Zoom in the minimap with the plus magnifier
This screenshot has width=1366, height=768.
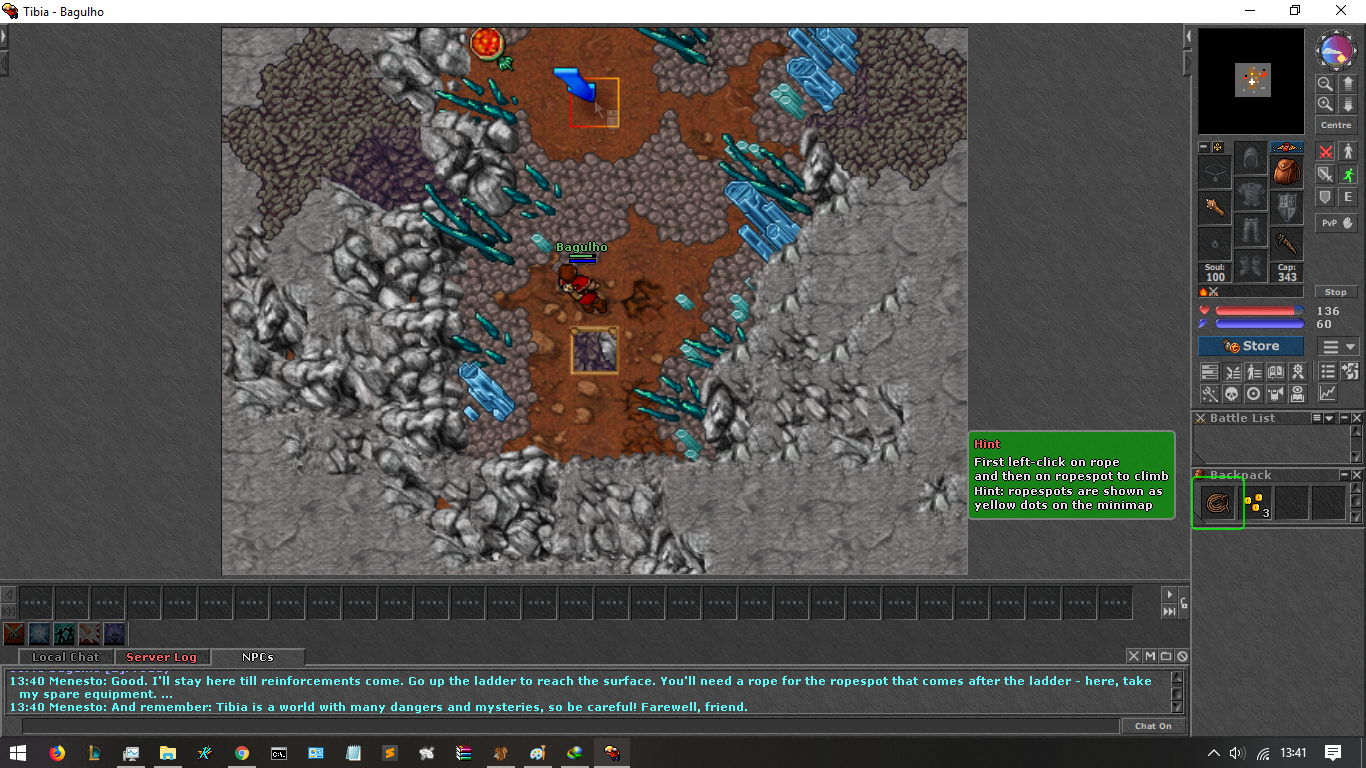1325,104
